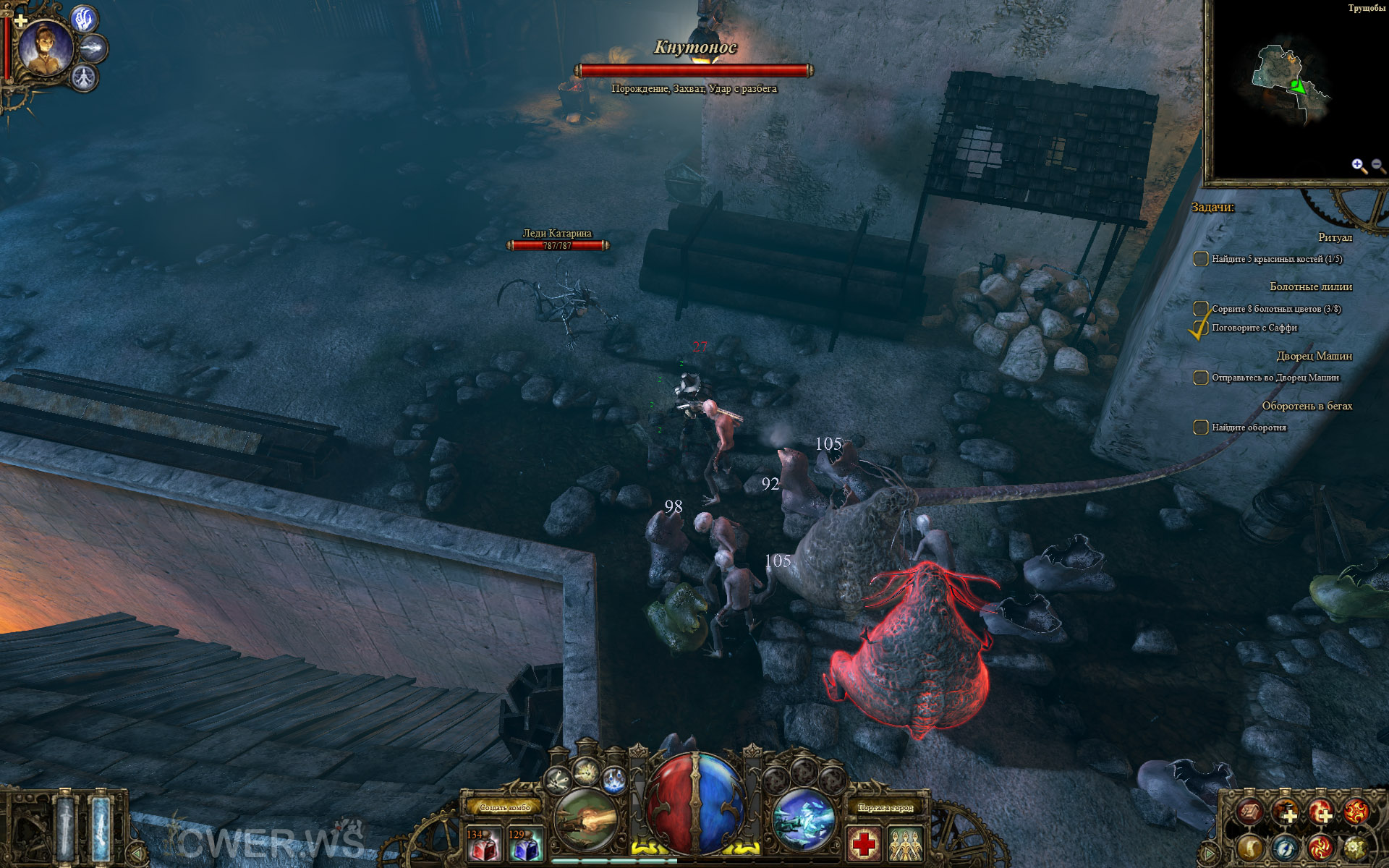1389x868 pixels.
Task: Drink the blue mana potion
Action: click(525, 844)
